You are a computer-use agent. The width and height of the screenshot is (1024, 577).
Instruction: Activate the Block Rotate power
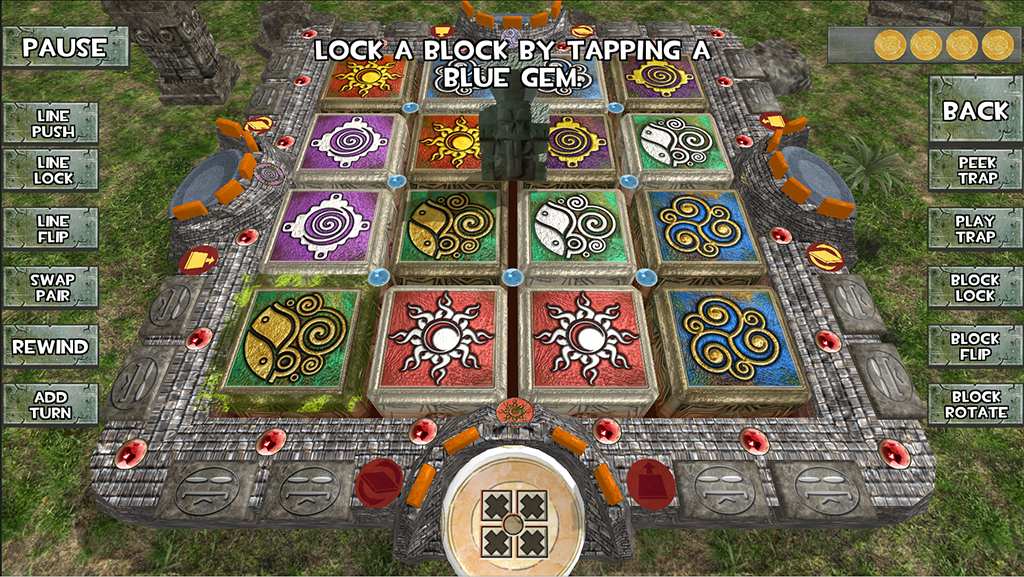(x=976, y=405)
